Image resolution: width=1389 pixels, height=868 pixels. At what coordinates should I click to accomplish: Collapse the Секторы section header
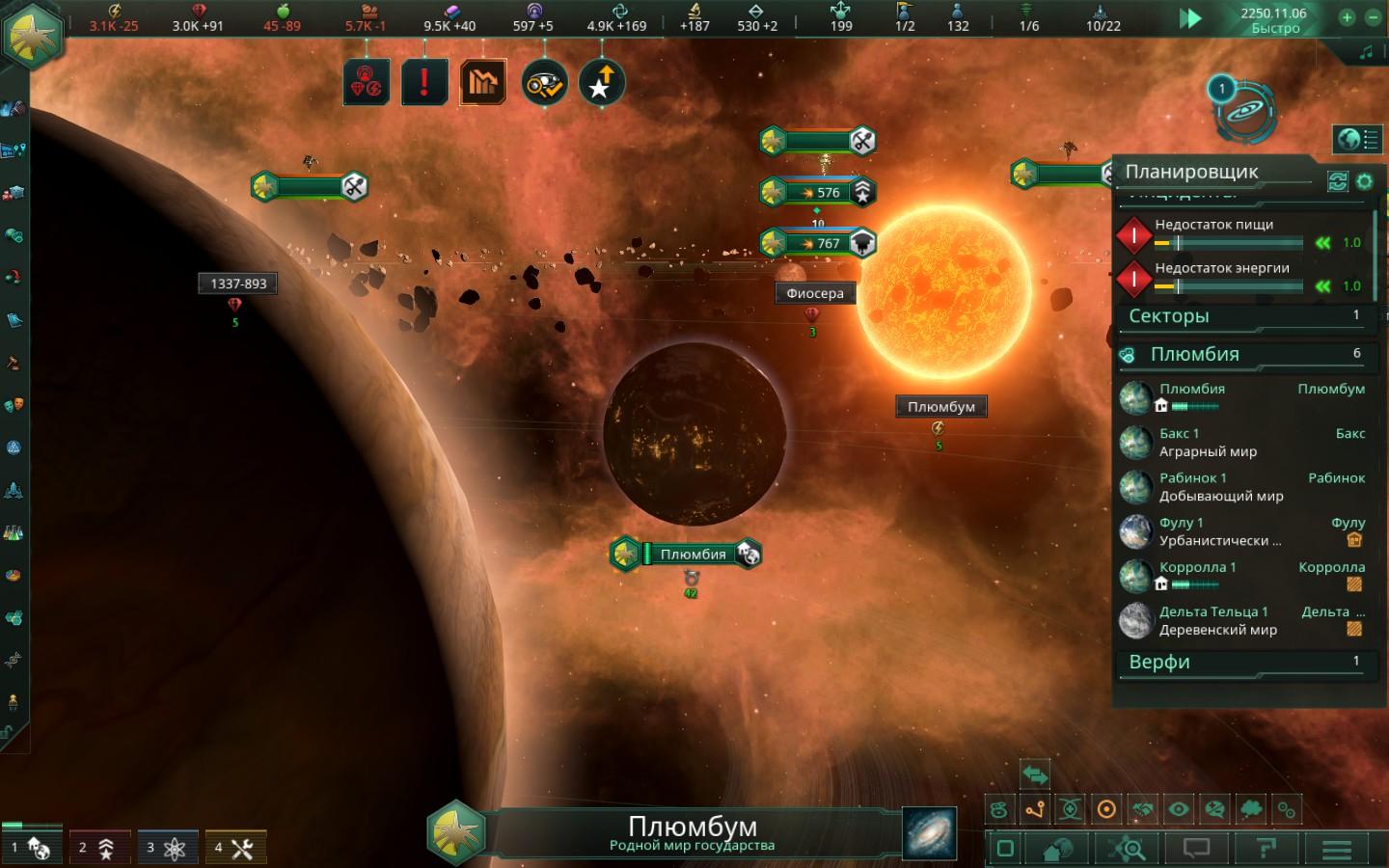(1244, 316)
